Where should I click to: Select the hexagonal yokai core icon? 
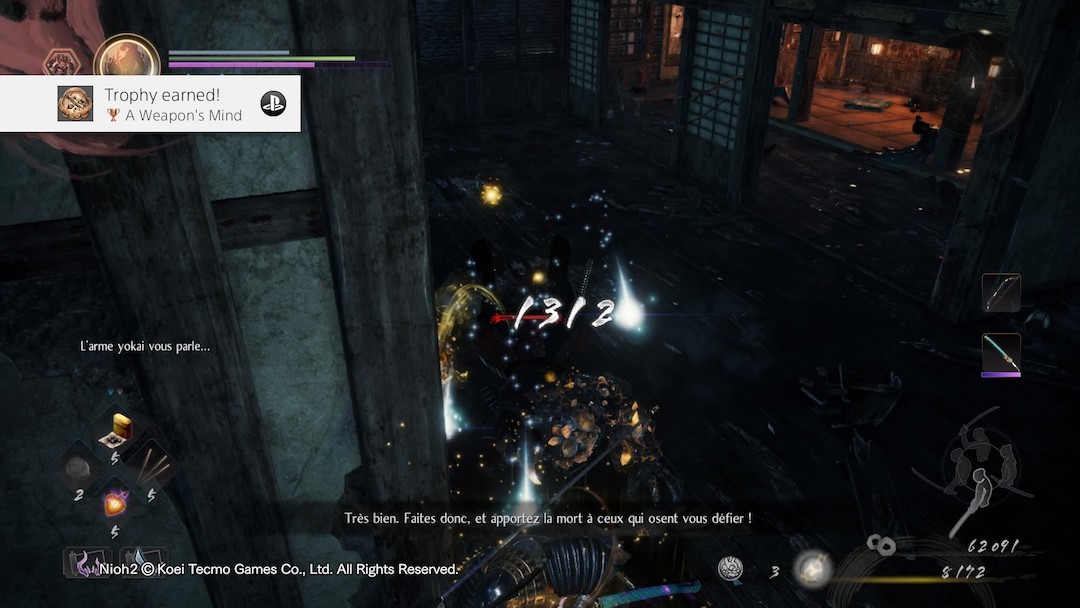pyautogui.click(x=59, y=64)
